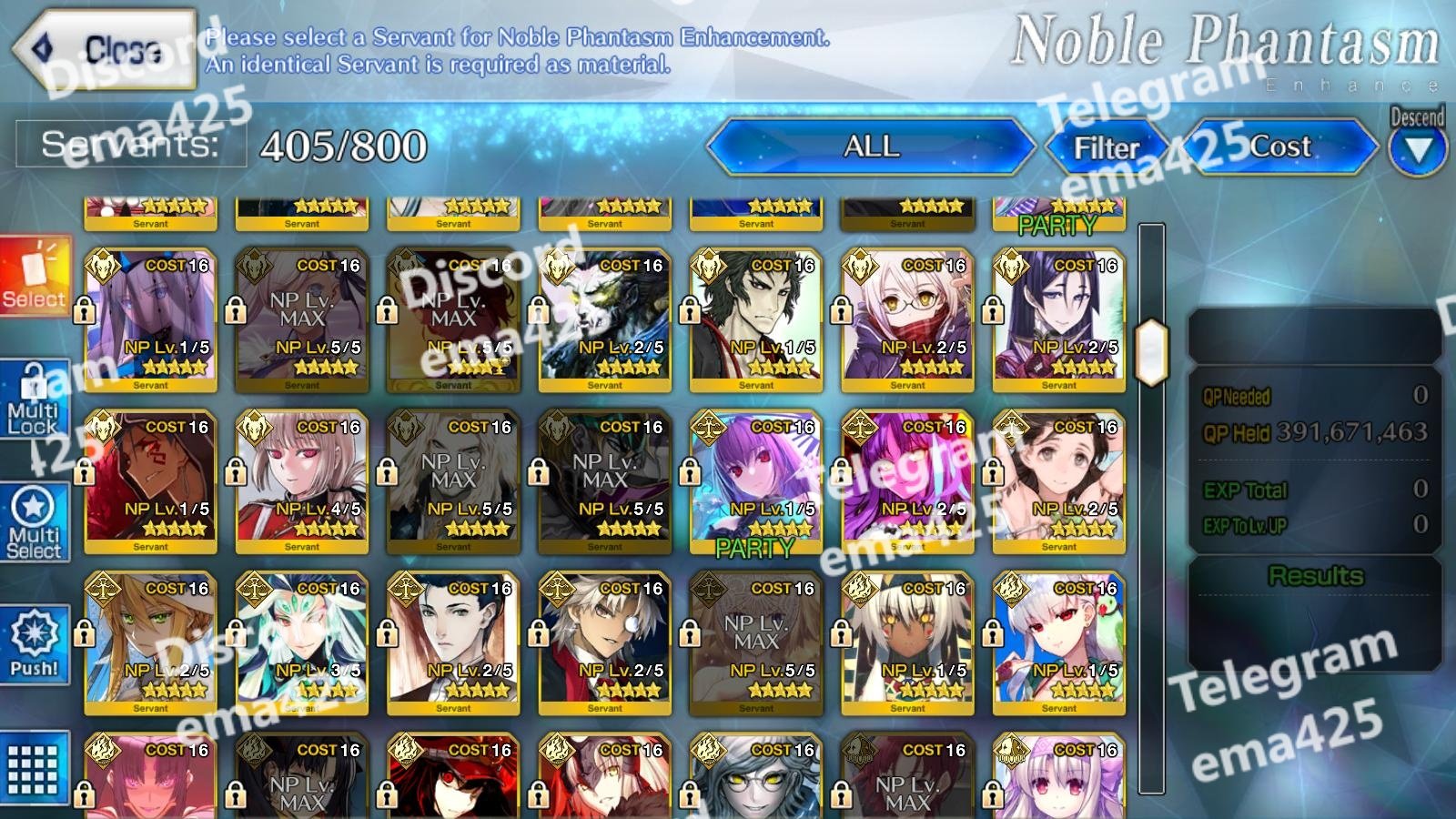This screenshot has width=1456, height=819.
Task: Select the red-marked dark-skinned servant NP Lv.1/5
Action: pos(150,480)
